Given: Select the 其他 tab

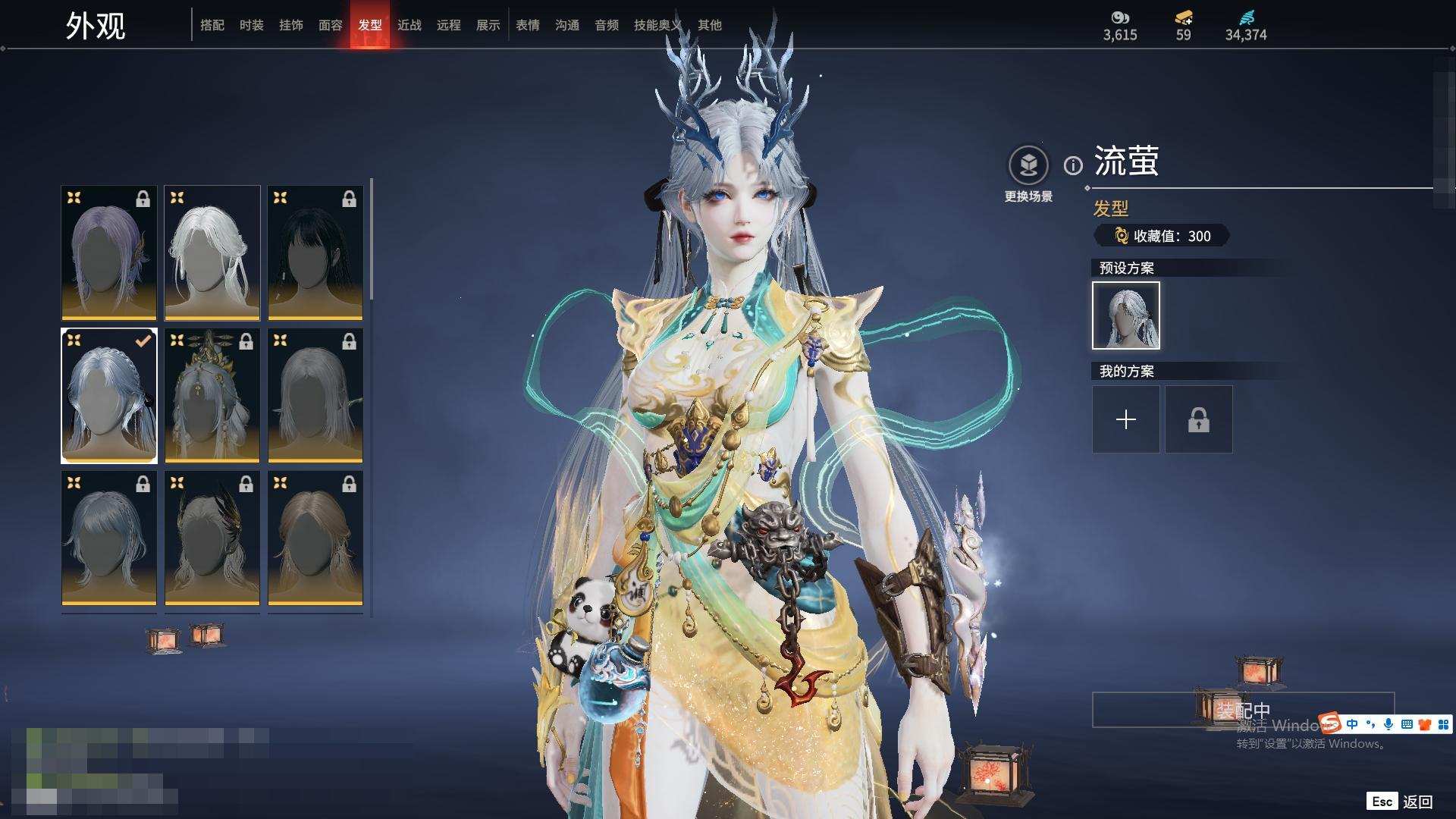Looking at the screenshot, I should (710, 25).
